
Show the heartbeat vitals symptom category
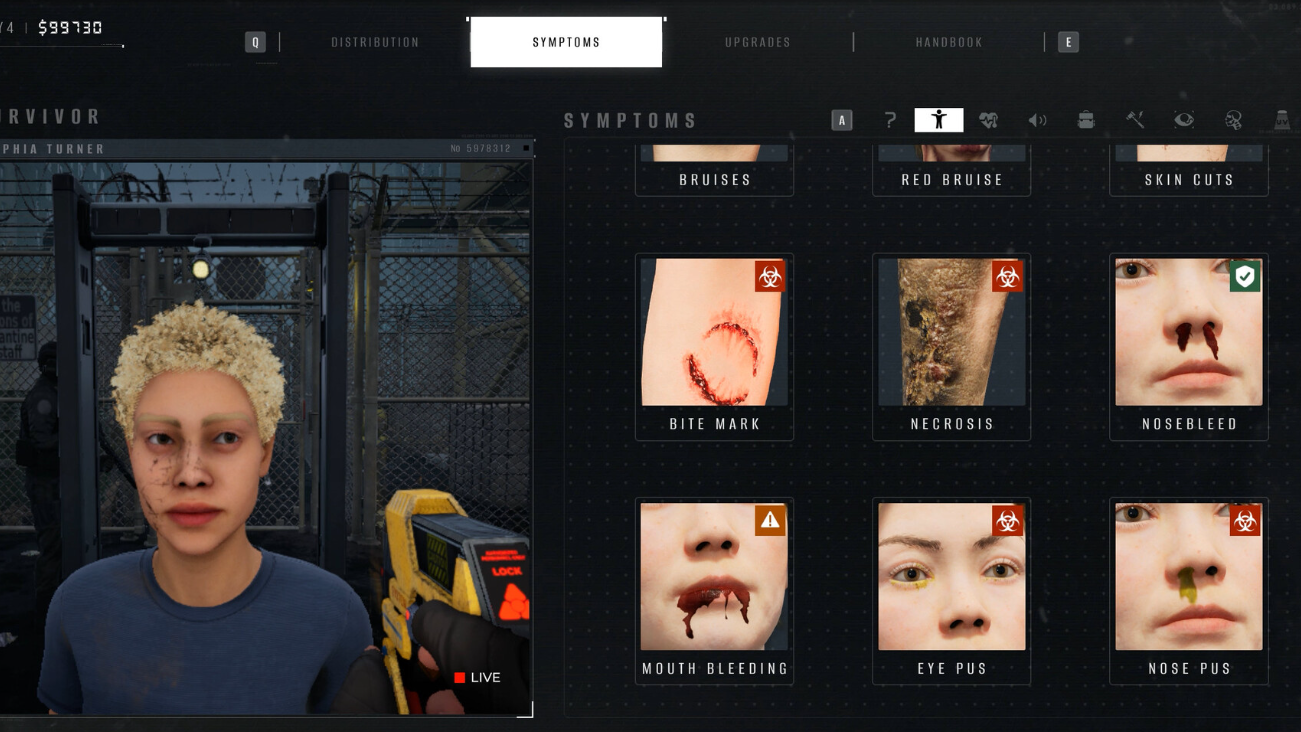coord(988,120)
